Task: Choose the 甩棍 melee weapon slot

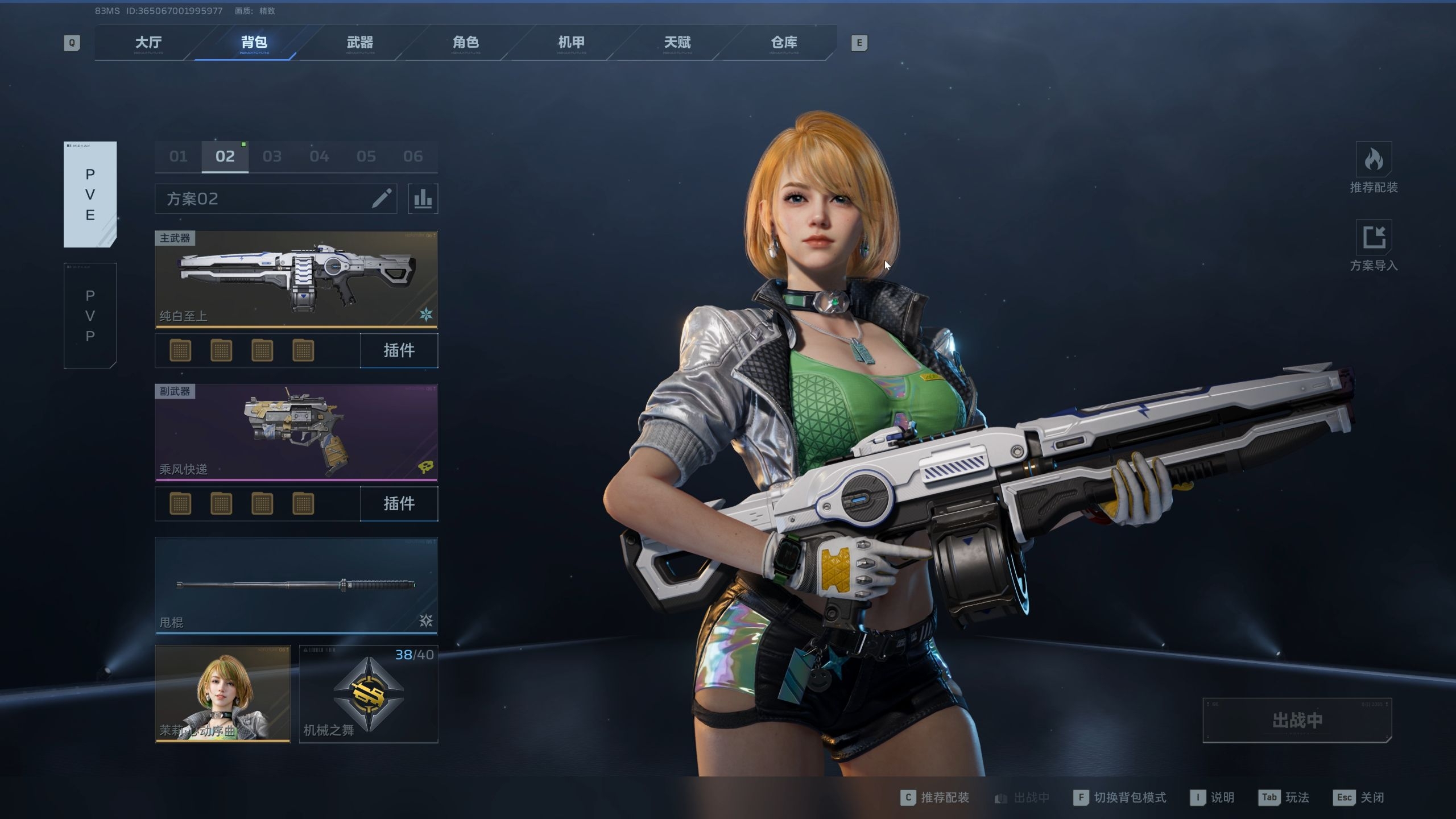Action: [296, 585]
